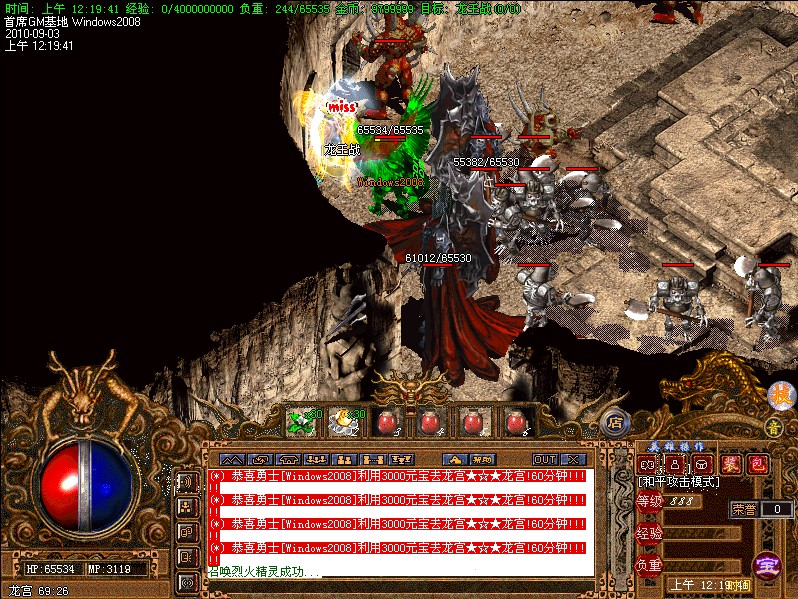Click the 经验 experience button
The width and height of the screenshot is (798, 599).
click(650, 533)
